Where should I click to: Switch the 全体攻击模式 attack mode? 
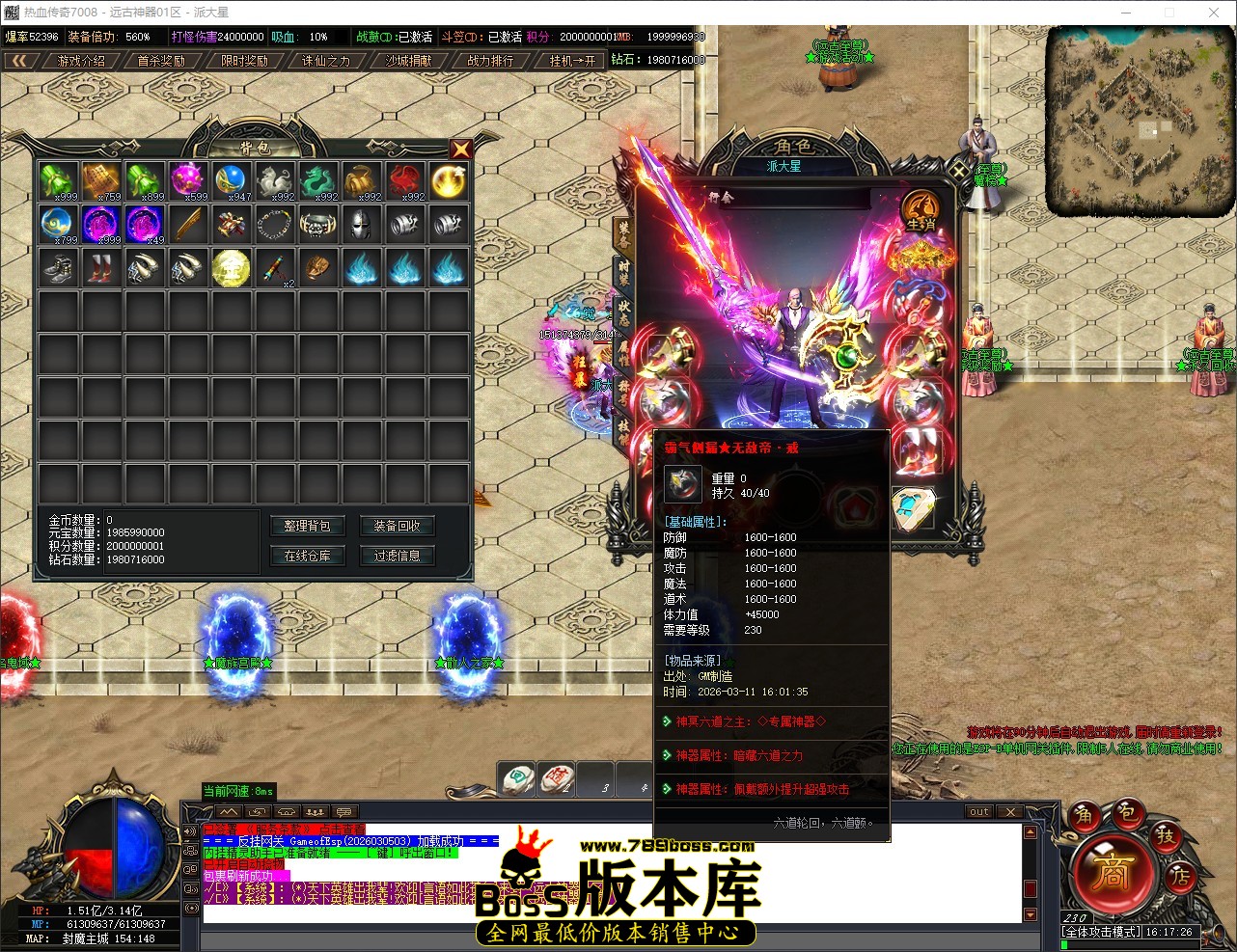point(1101,932)
